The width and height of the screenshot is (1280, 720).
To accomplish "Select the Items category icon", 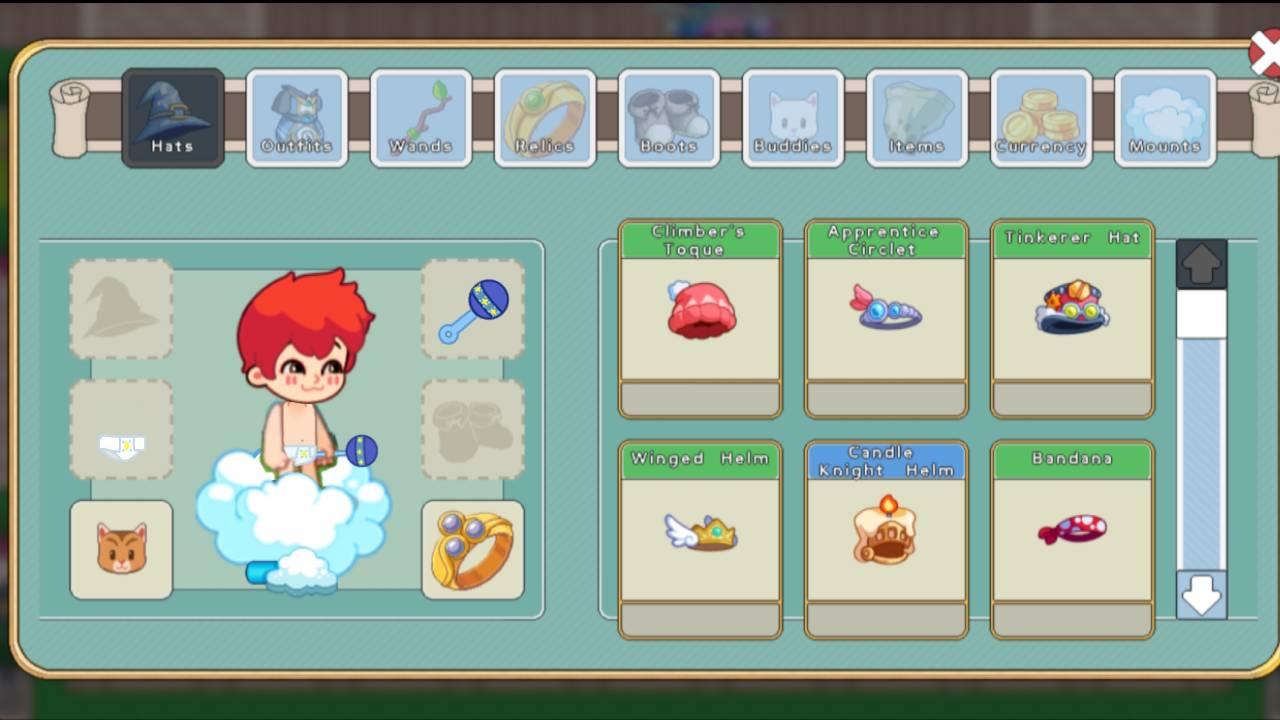I will tap(916, 117).
